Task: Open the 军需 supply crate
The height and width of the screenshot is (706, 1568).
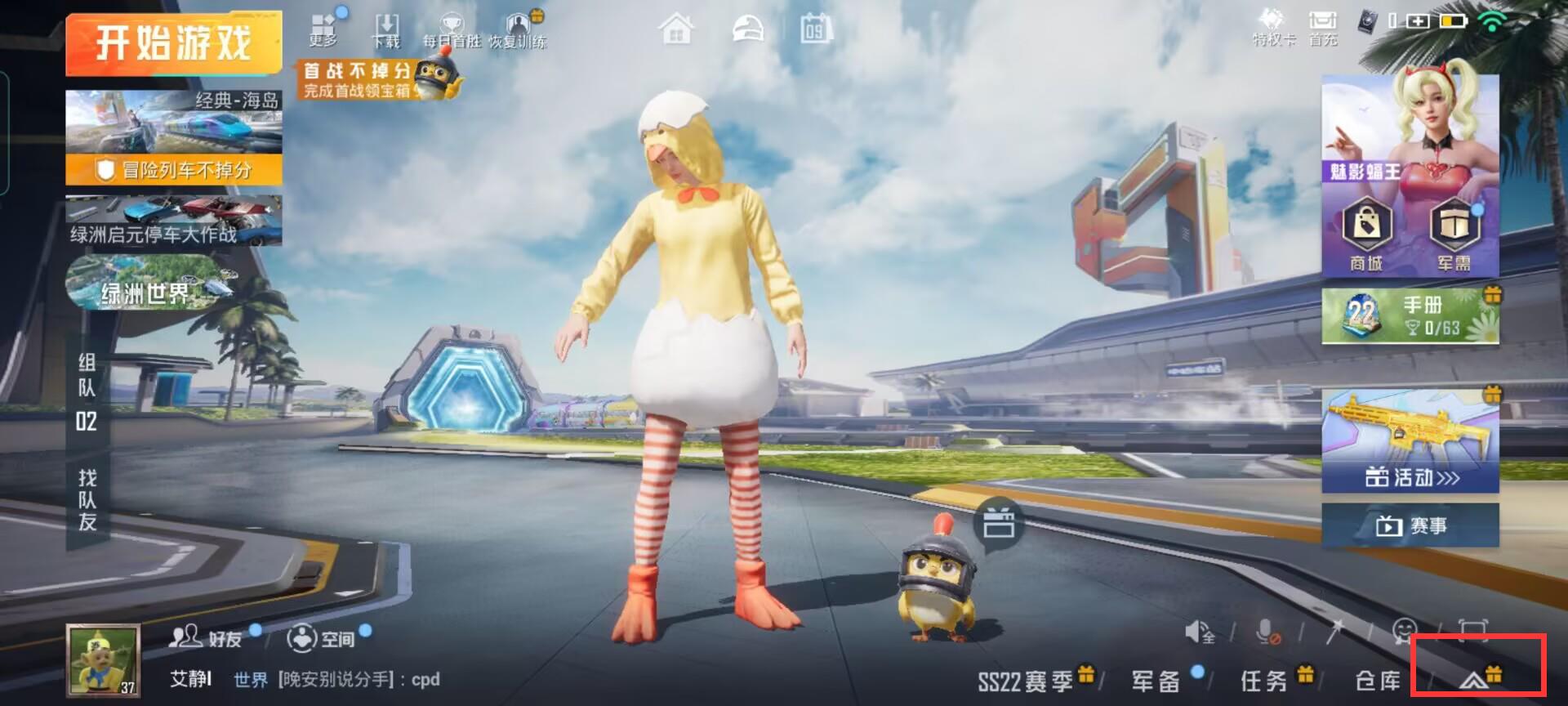Action: [x=1454, y=234]
